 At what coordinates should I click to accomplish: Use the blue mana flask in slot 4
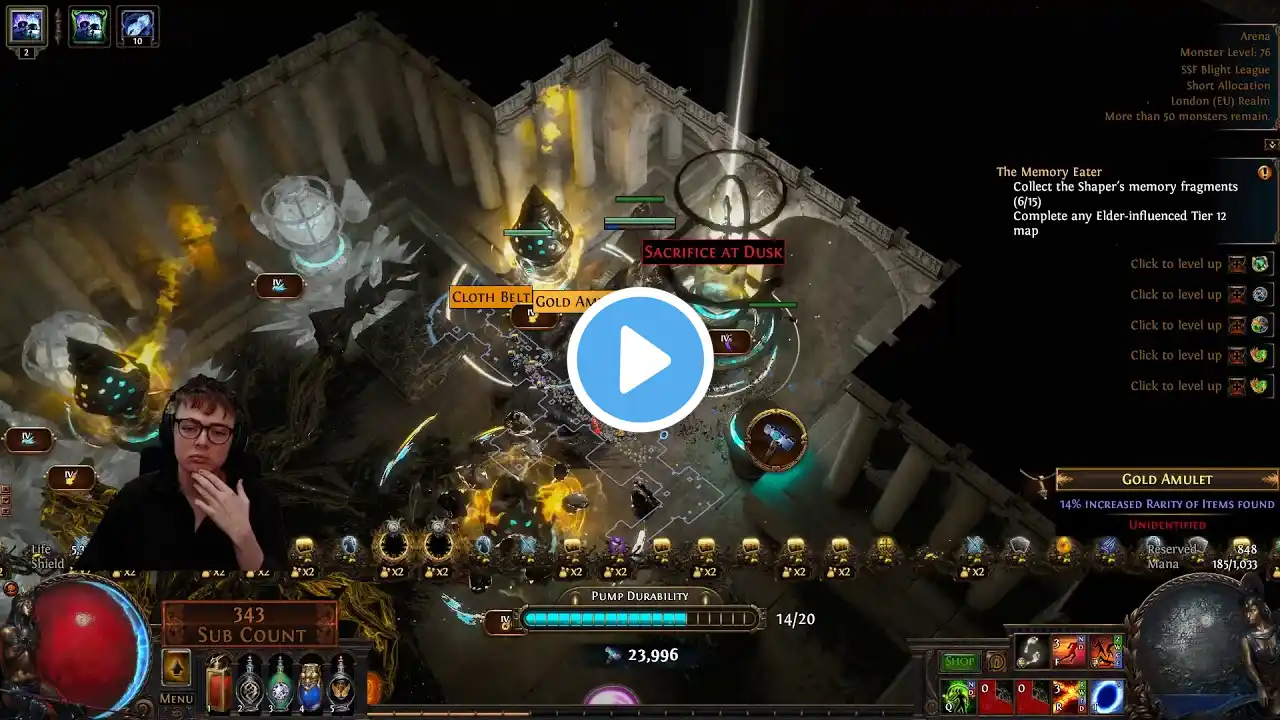pyautogui.click(x=311, y=684)
